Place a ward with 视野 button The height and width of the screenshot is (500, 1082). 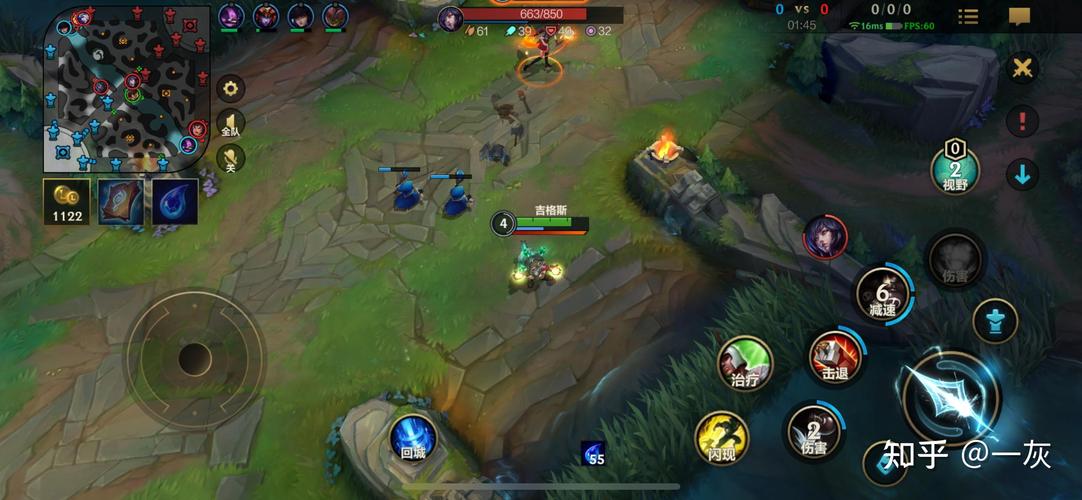(x=955, y=169)
